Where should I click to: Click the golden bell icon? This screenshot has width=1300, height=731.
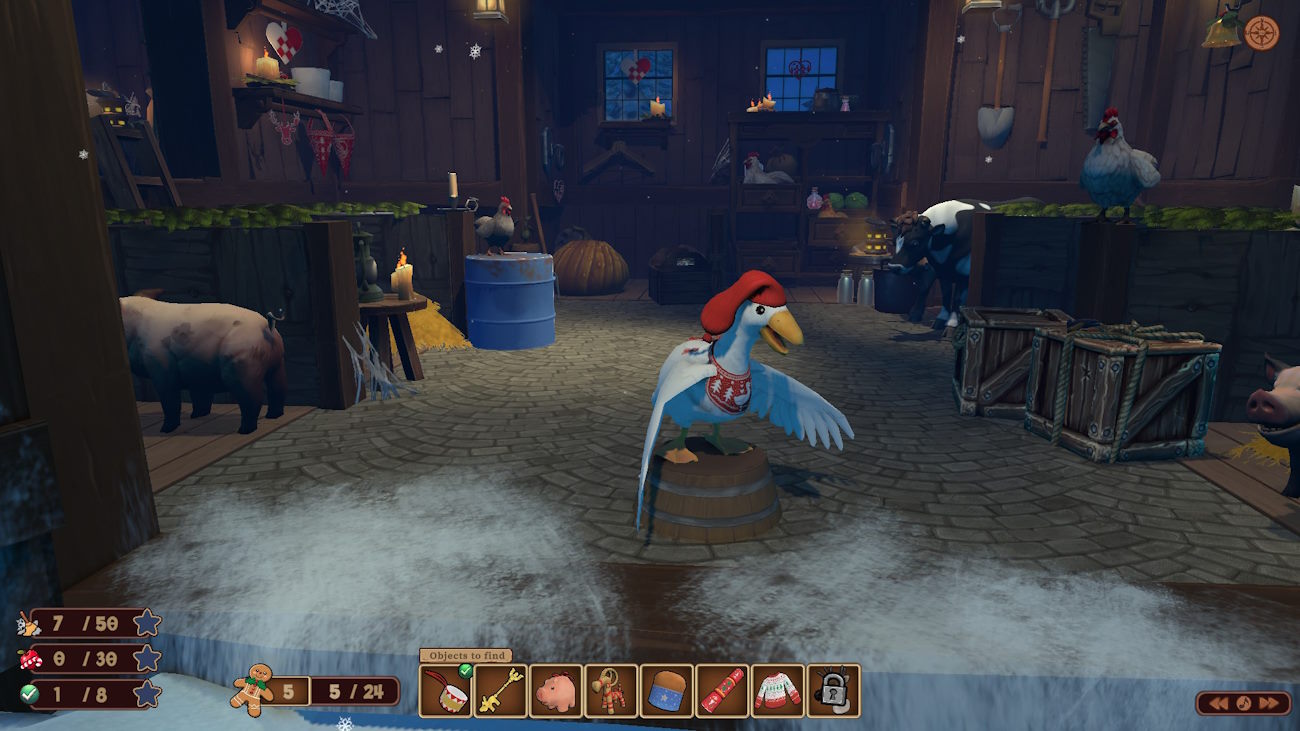(x=1222, y=31)
